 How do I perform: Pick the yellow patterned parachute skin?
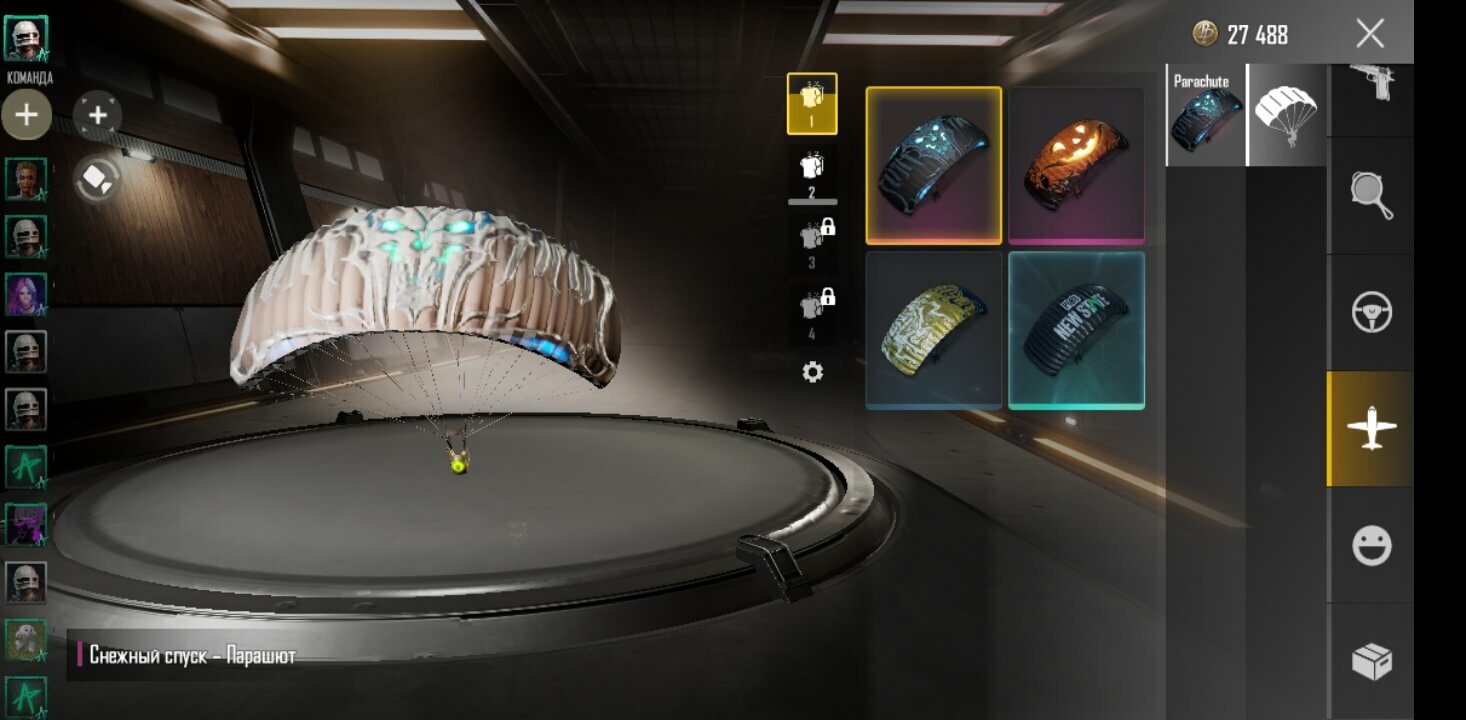[x=933, y=330]
